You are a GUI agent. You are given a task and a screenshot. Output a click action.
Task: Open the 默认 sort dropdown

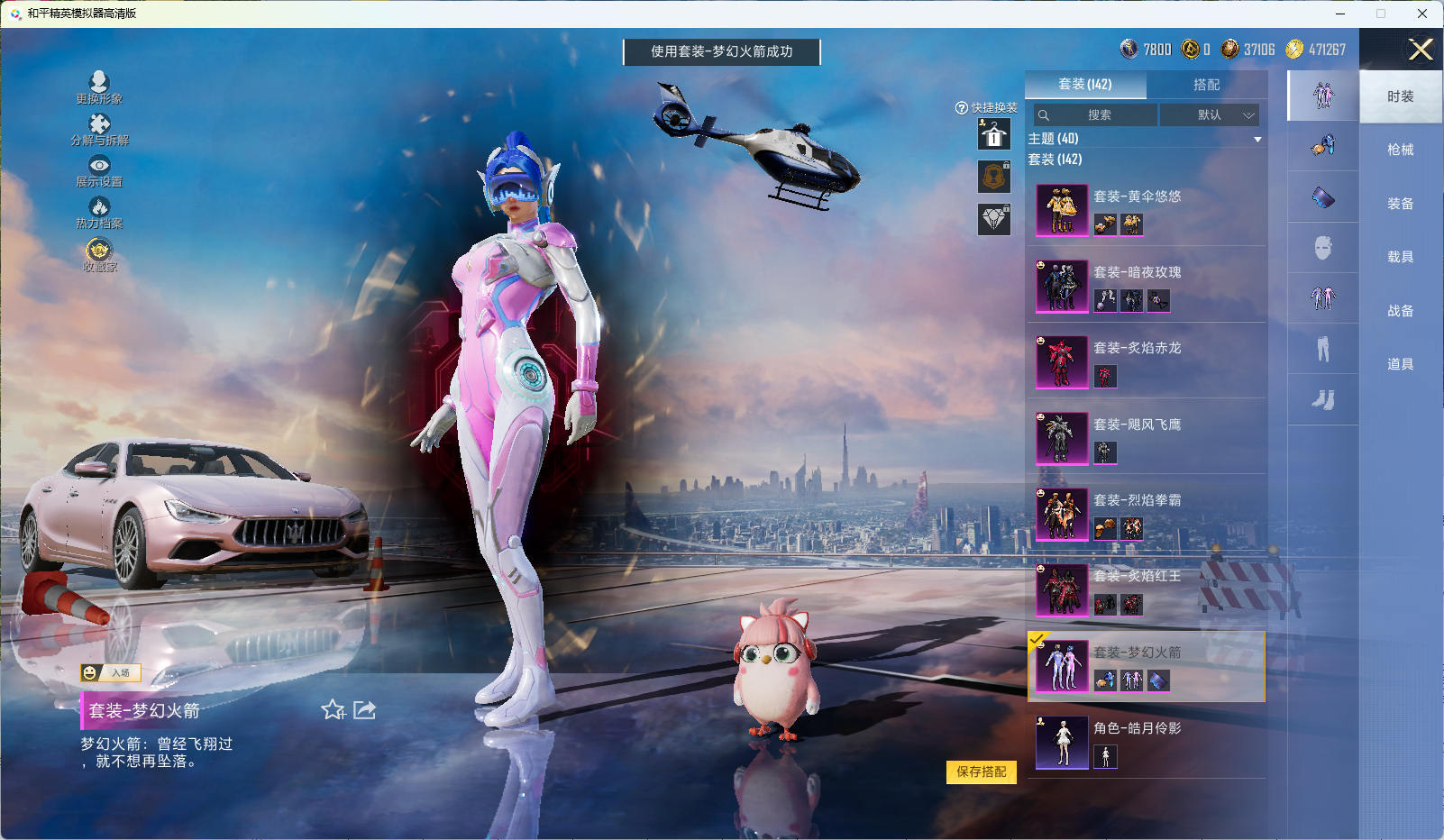point(1210,115)
